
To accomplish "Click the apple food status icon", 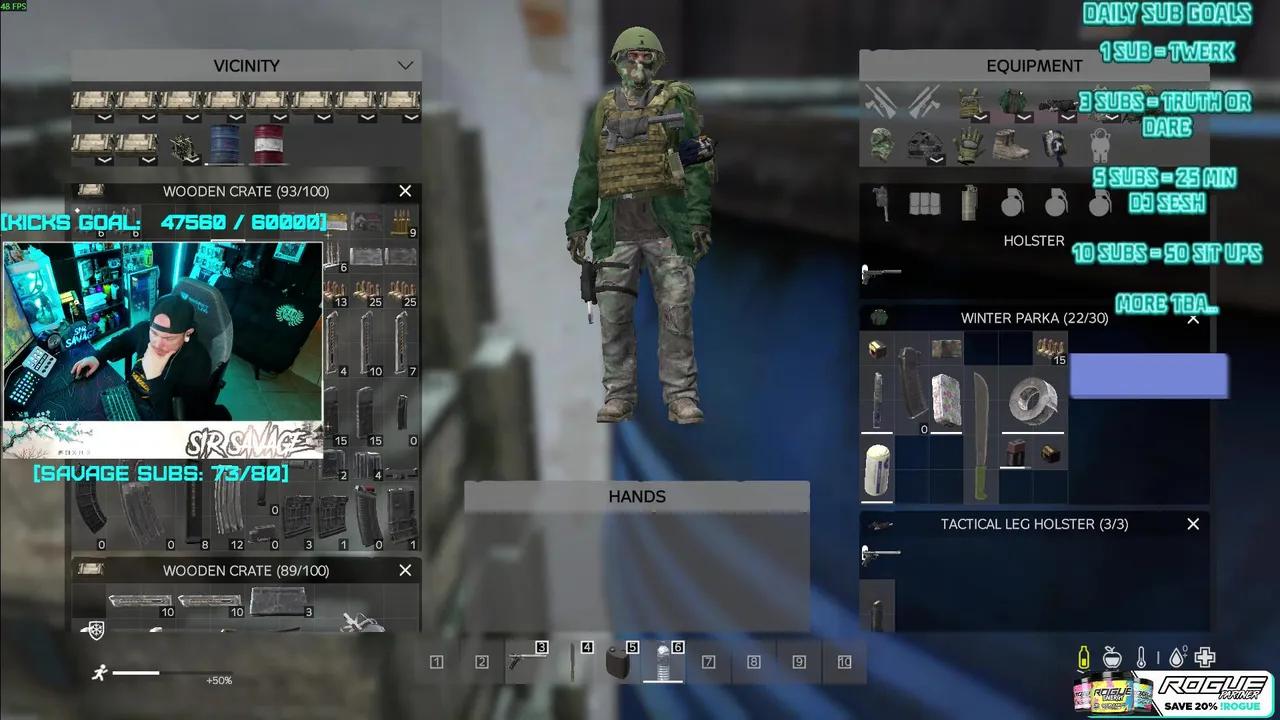I will point(1113,657).
